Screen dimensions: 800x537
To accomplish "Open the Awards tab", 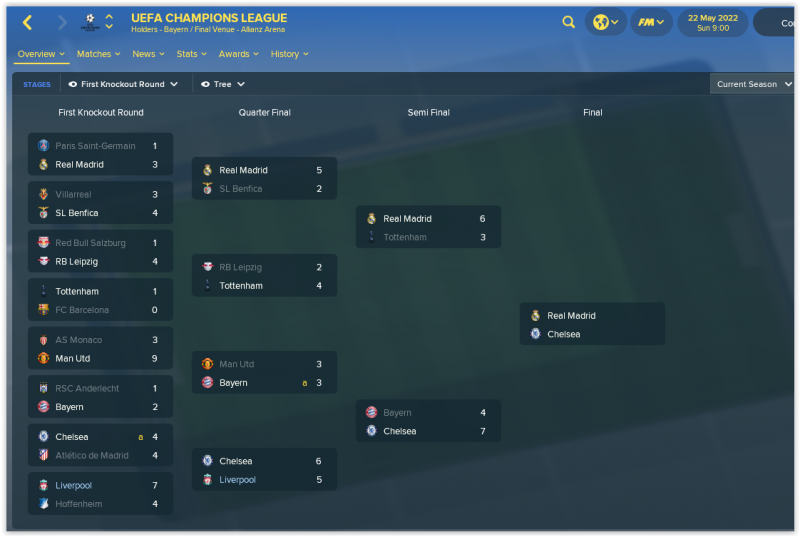I will (239, 54).
